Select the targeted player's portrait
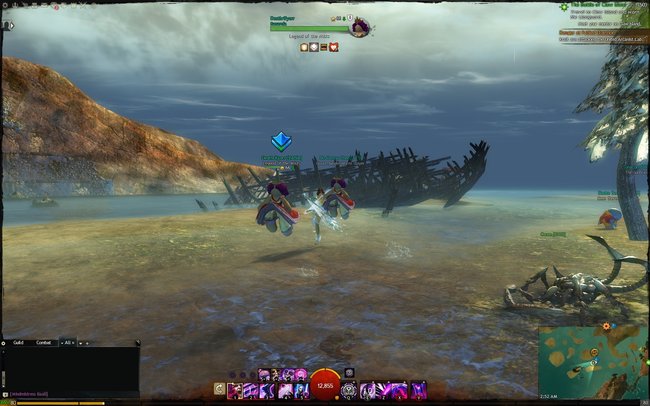Image resolution: width=650 pixels, height=406 pixels. (x=359, y=28)
